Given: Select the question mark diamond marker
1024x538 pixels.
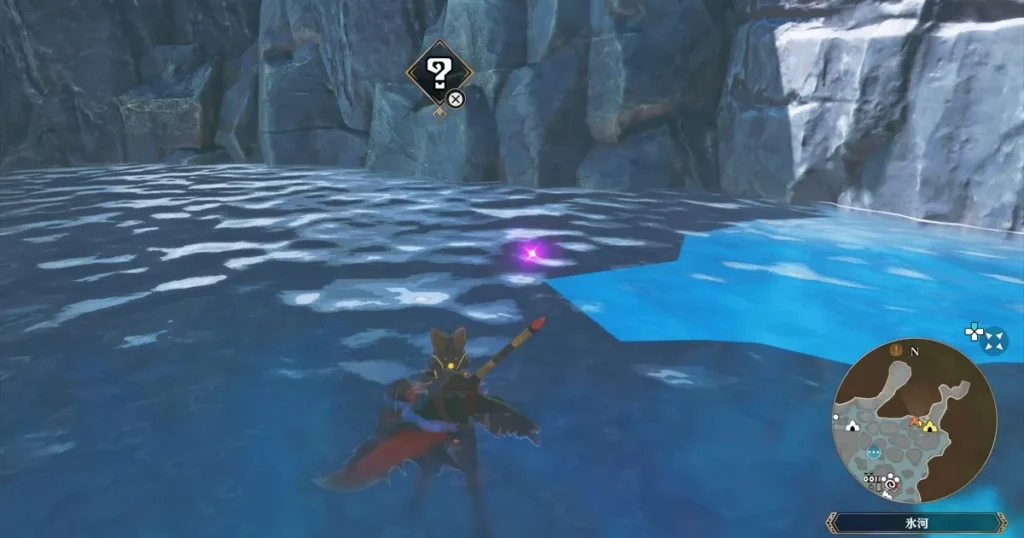Looking at the screenshot, I should pyautogui.click(x=437, y=71).
